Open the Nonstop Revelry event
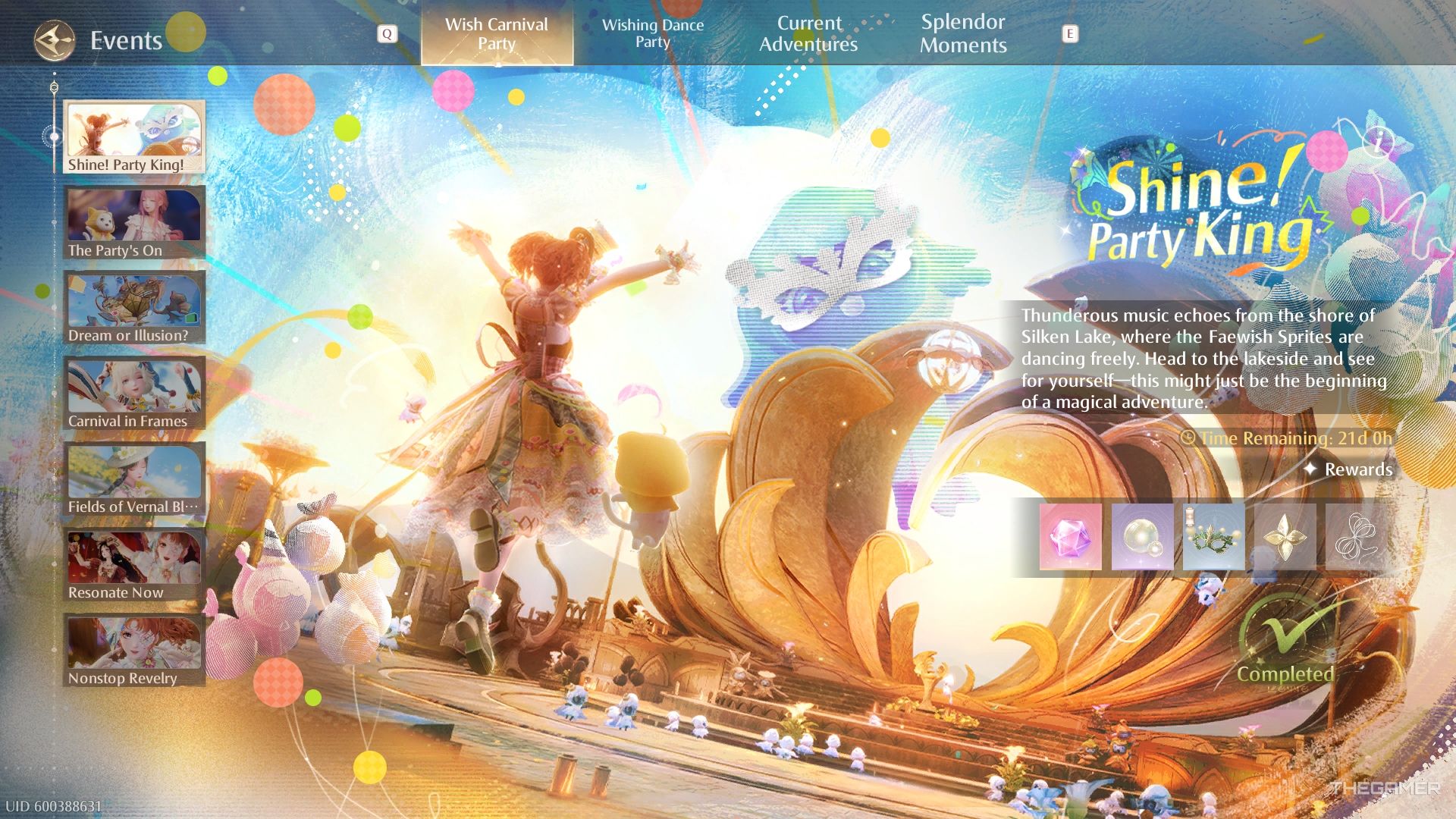Image resolution: width=1456 pixels, height=819 pixels. tap(133, 647)
